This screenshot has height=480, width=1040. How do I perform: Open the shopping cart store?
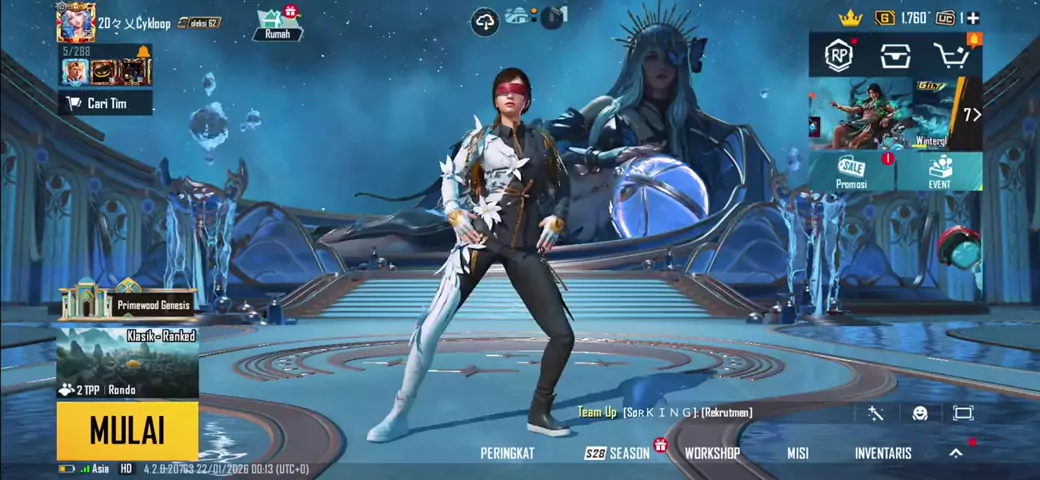pyautogui.click(x=952, y=56)
